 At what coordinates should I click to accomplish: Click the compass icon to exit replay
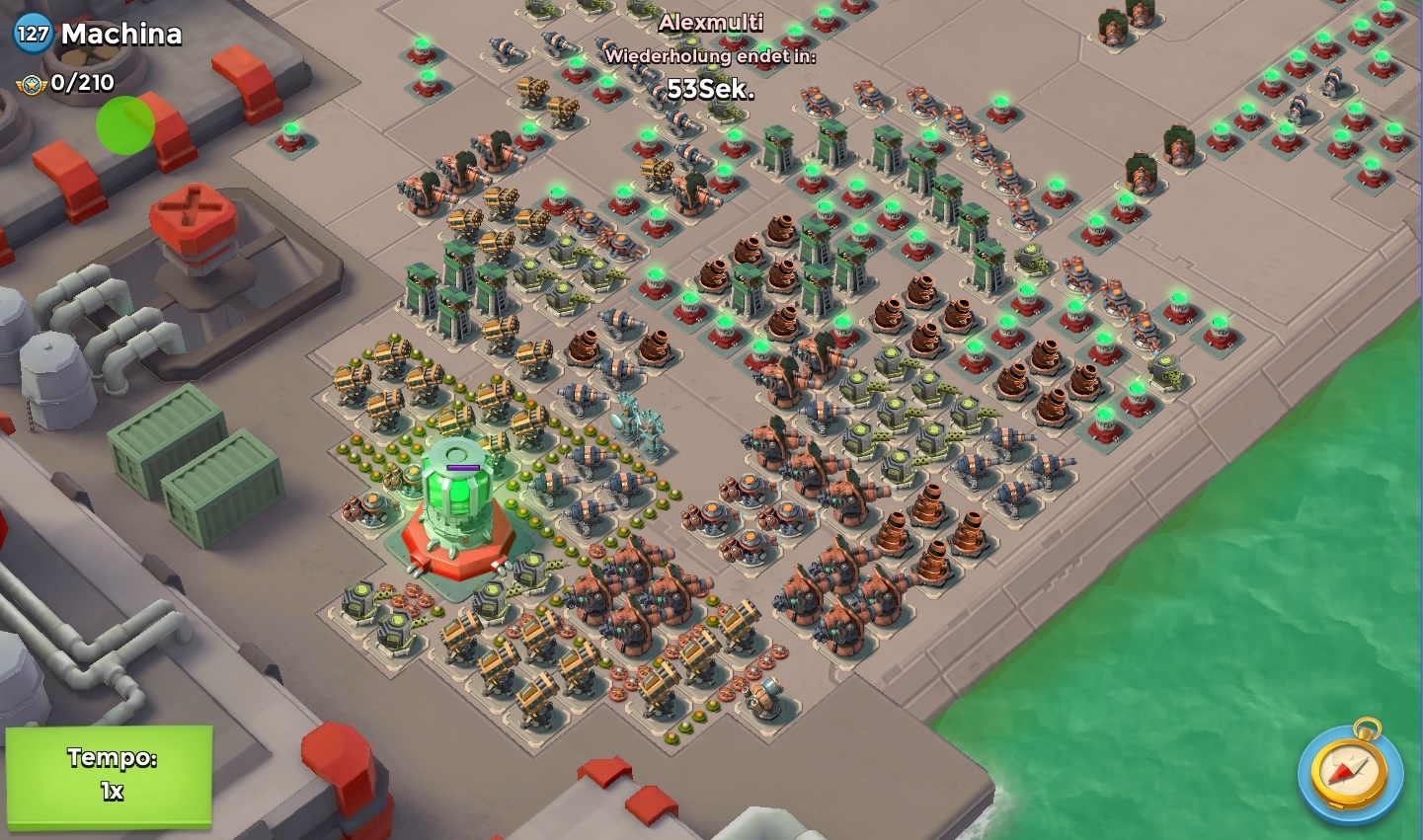click(1350, 772)
